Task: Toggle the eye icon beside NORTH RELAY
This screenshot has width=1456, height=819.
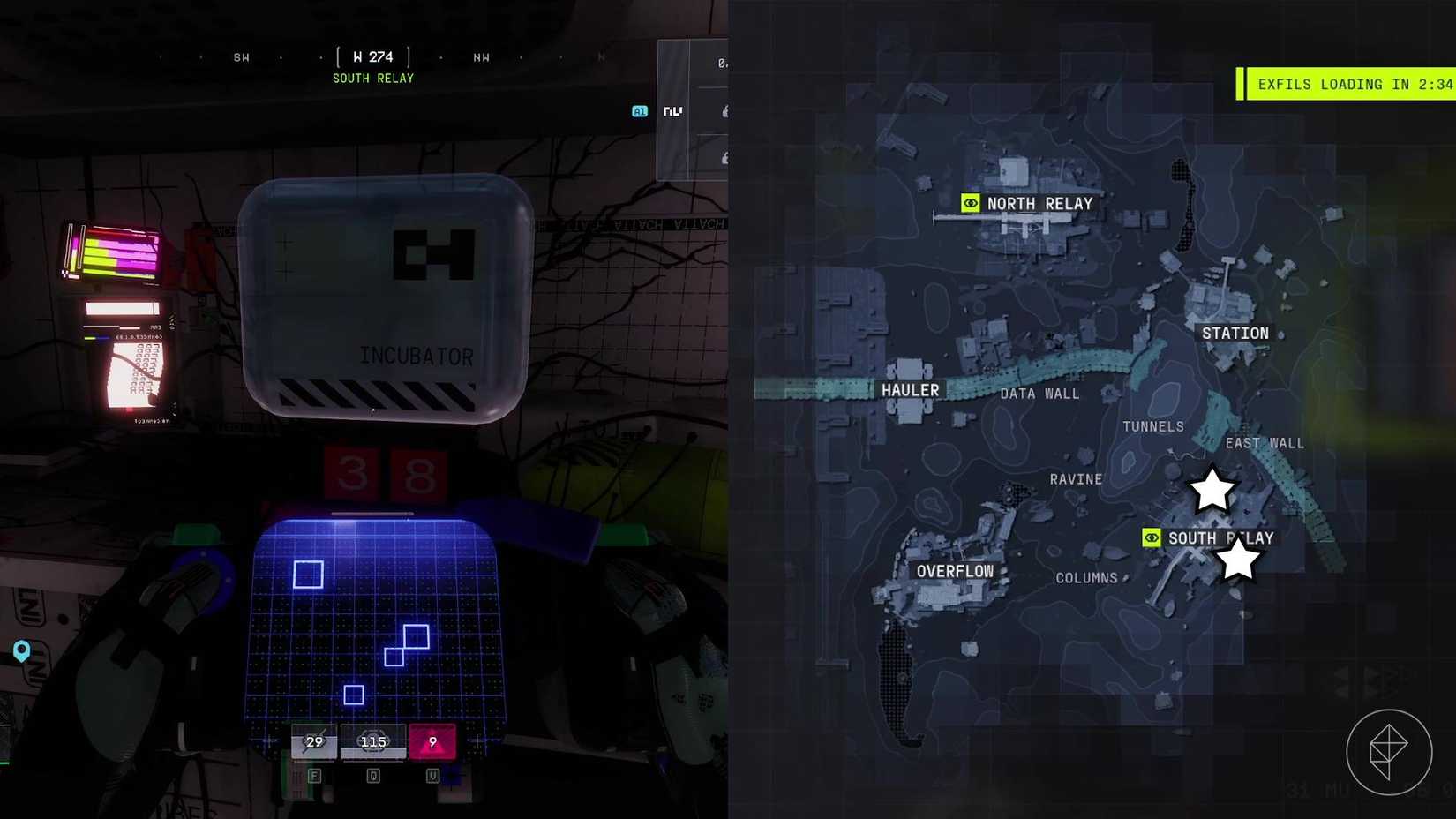Action: (x=971, y=203)
